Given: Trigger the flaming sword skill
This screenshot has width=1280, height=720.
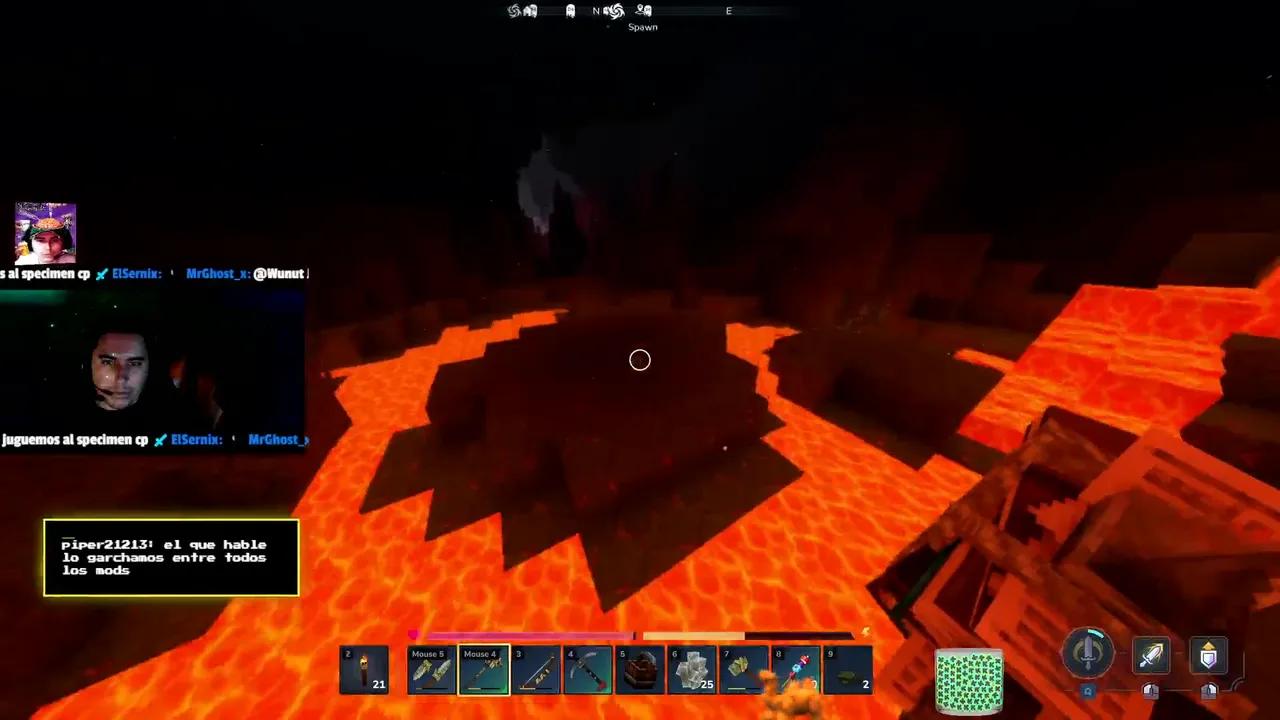Looking at the screenshot, I should click(1151, 654).
